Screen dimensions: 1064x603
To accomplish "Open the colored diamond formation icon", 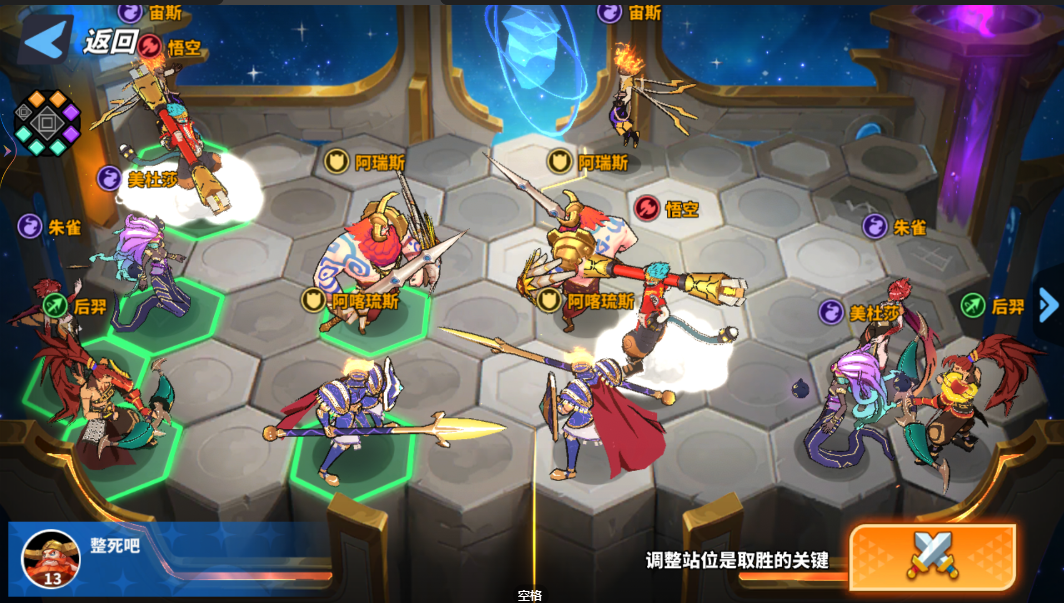I will [46, 123].
